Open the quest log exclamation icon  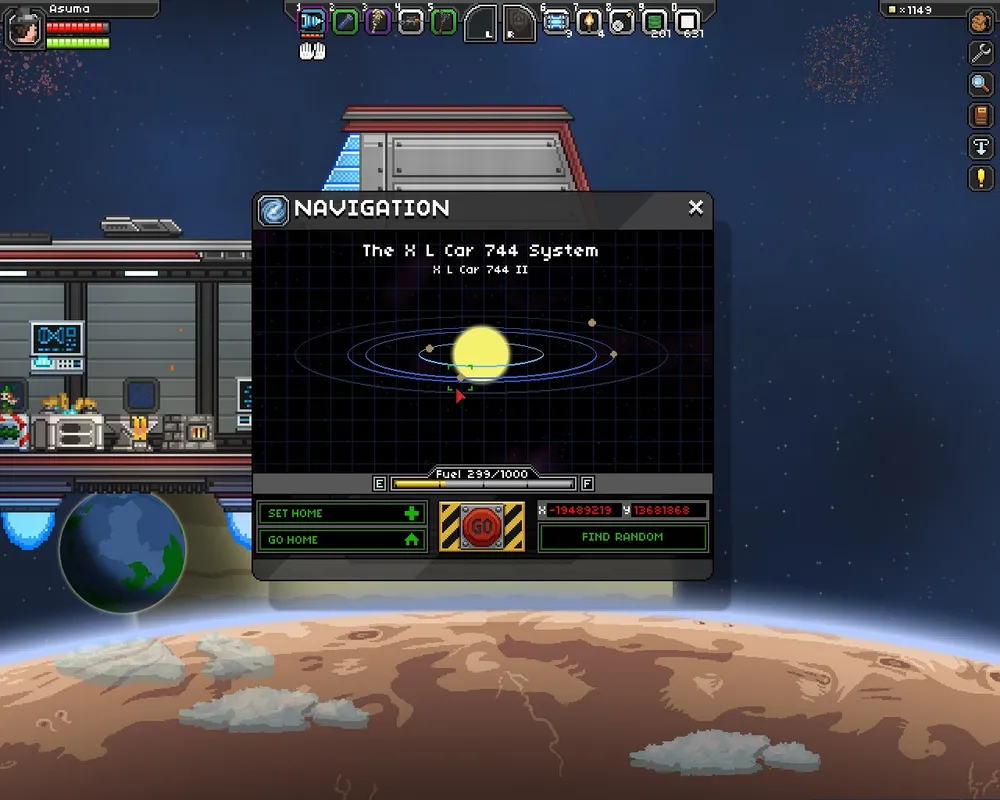pos(981,178)
